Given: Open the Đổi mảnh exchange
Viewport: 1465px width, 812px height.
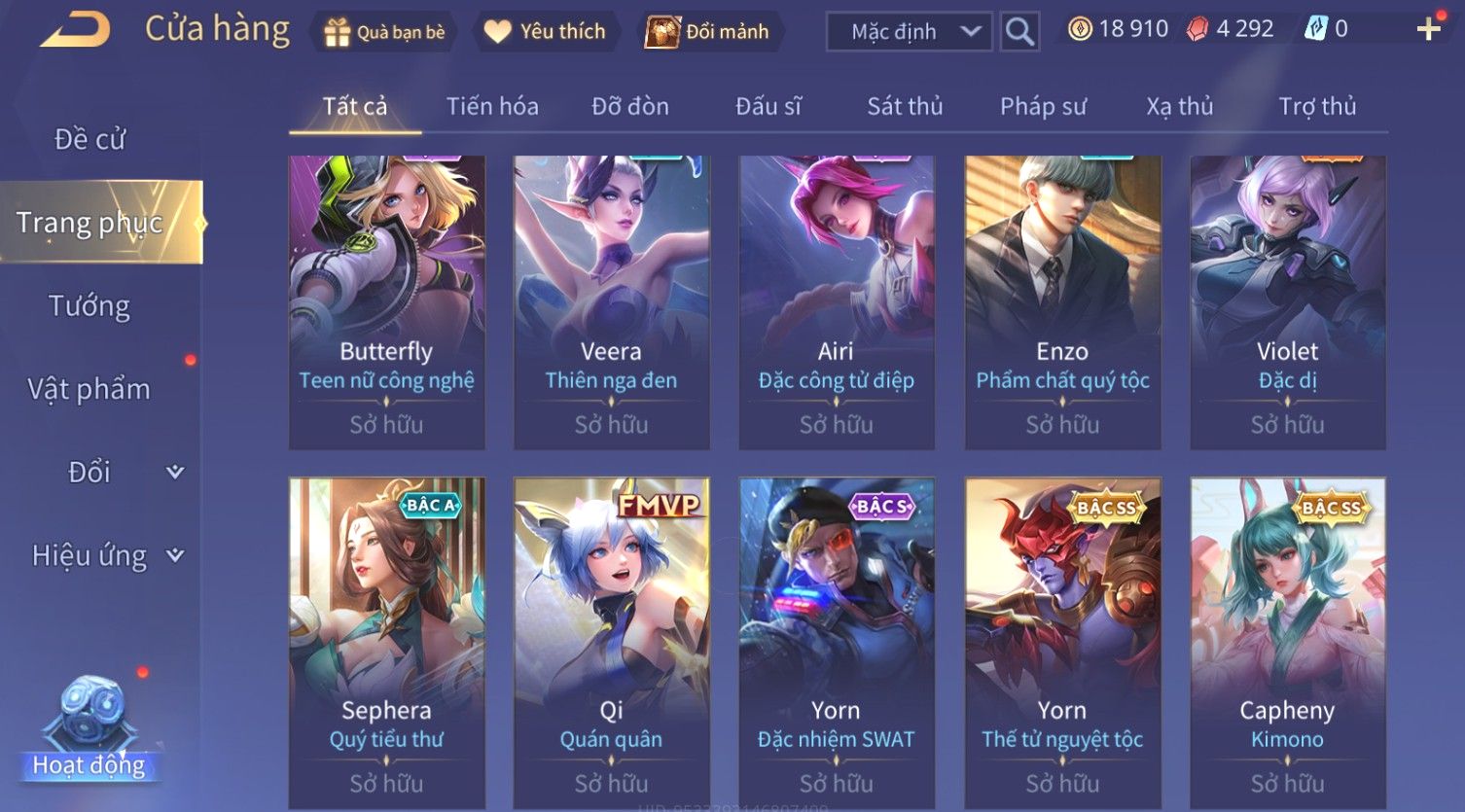Looking at the screenshot, I should click(x=708, y=32).
